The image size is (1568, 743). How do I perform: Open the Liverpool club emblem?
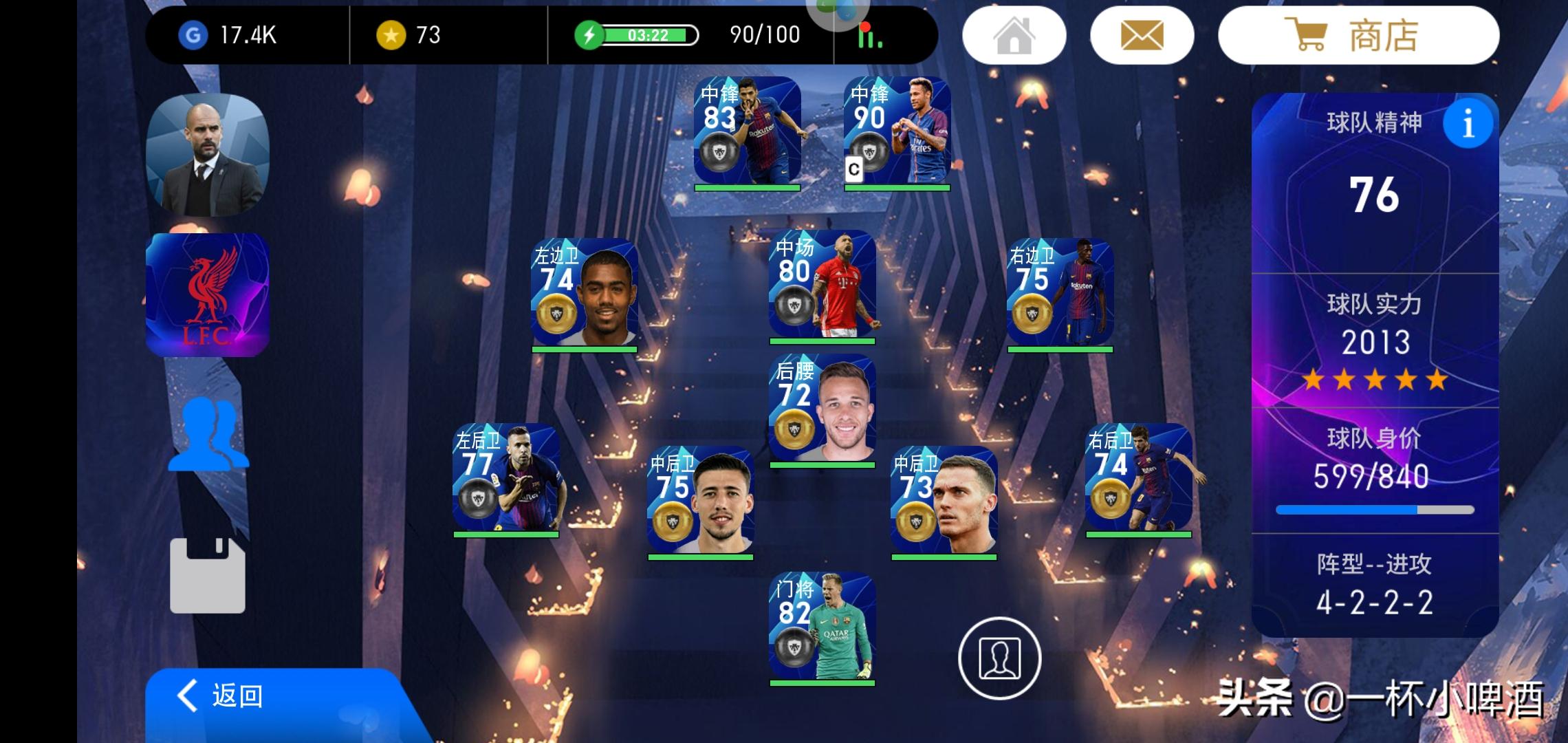208,294
